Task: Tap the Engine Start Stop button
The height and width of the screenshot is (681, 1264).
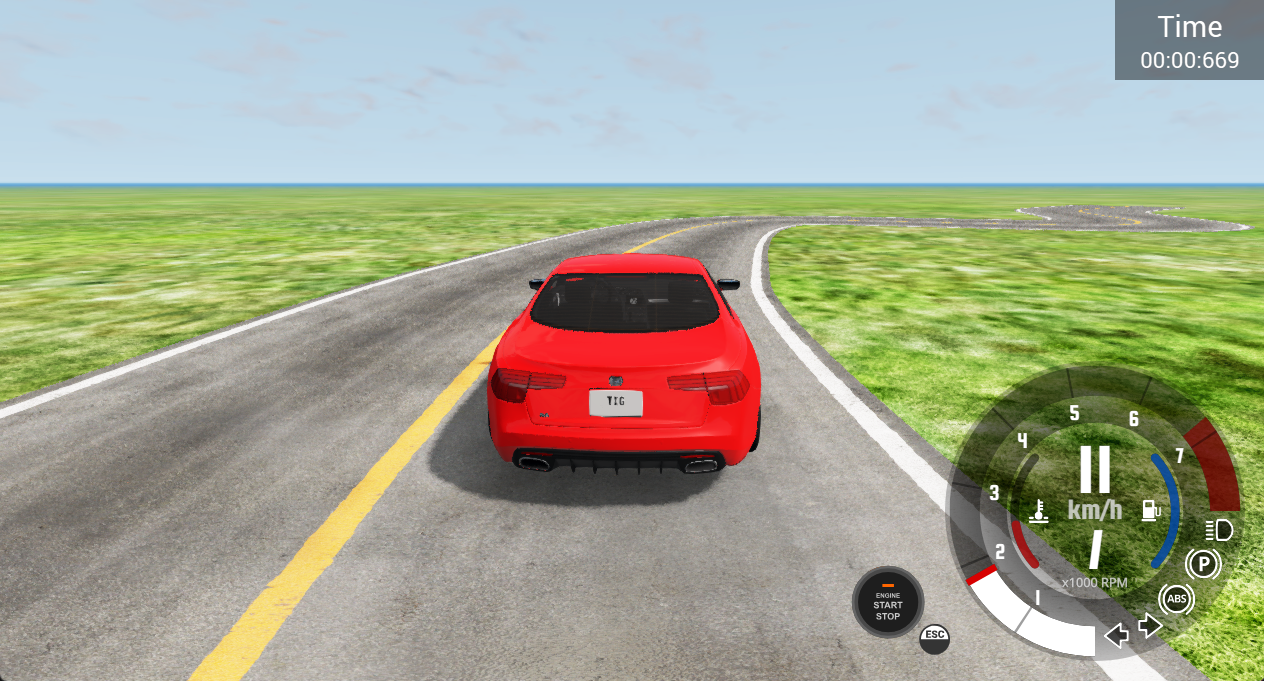Action: tap(887, 603)
